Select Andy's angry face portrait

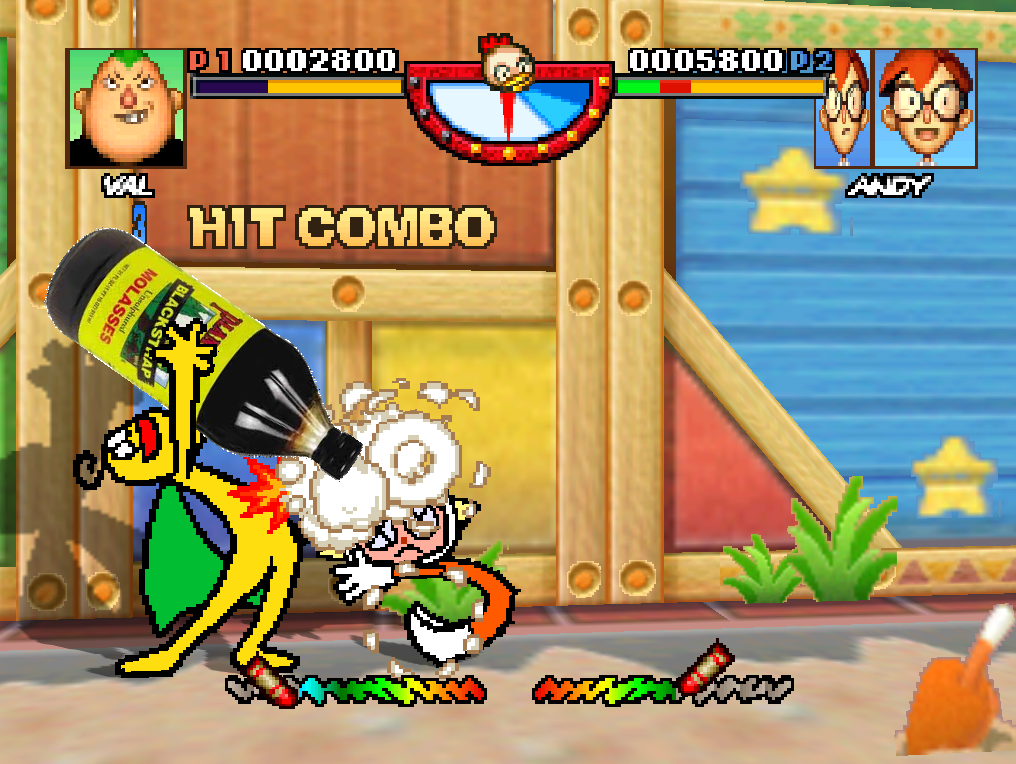[843, 108]
